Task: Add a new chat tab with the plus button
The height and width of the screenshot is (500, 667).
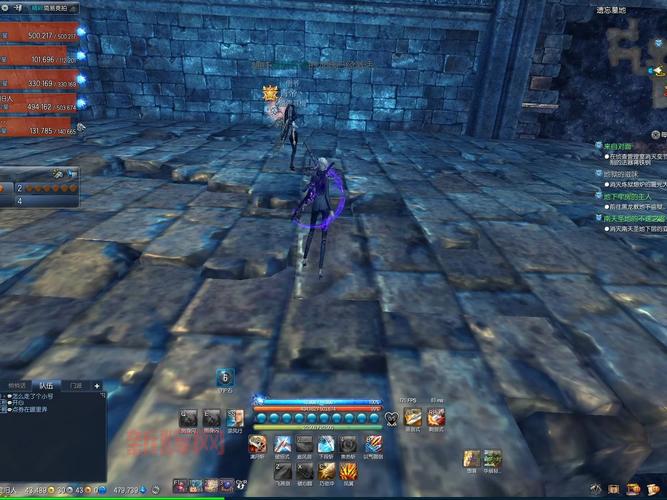Action: [97, 385]
